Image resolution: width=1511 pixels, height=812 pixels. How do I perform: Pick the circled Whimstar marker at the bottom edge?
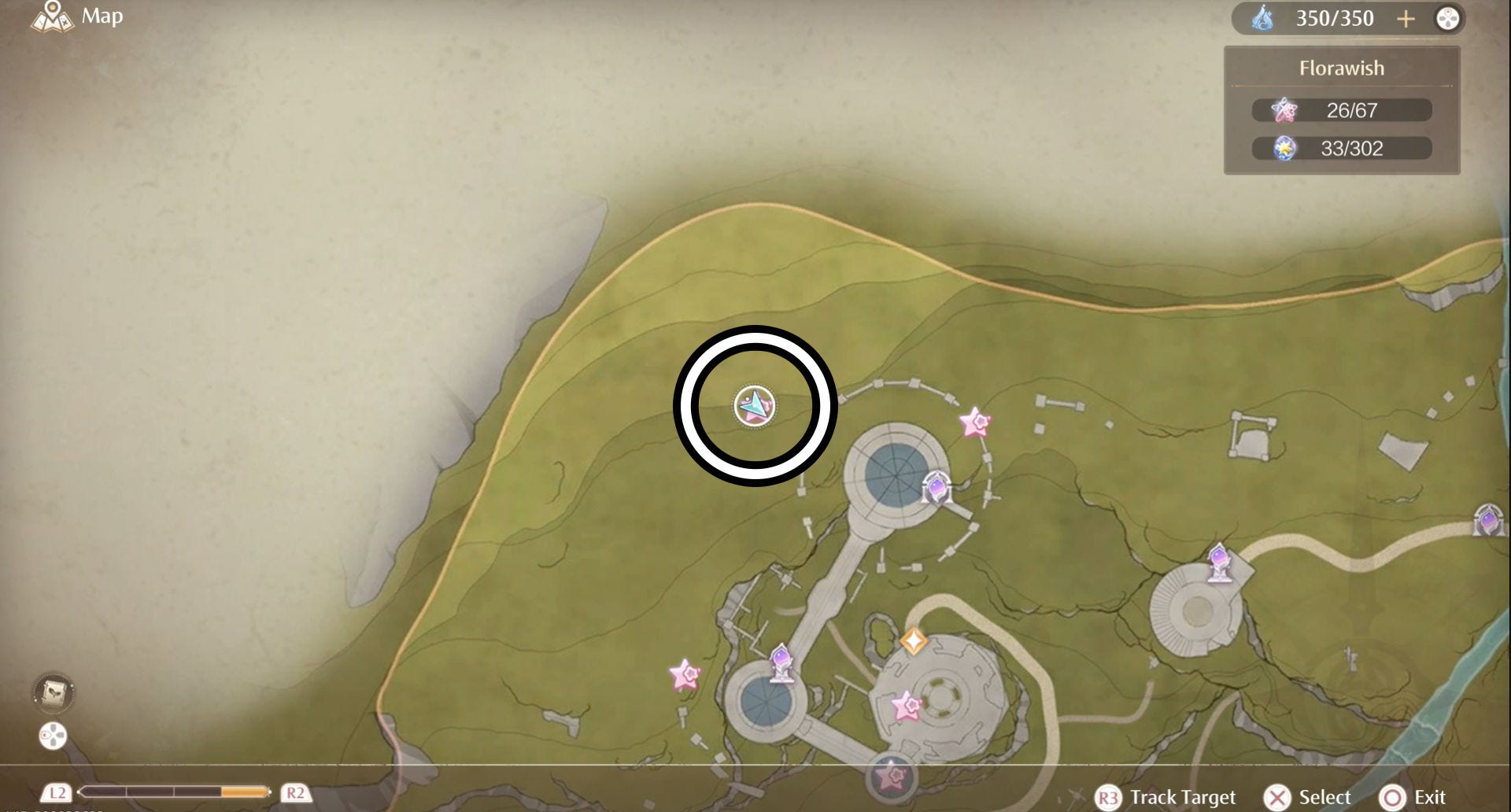click(x=892, y=777)
